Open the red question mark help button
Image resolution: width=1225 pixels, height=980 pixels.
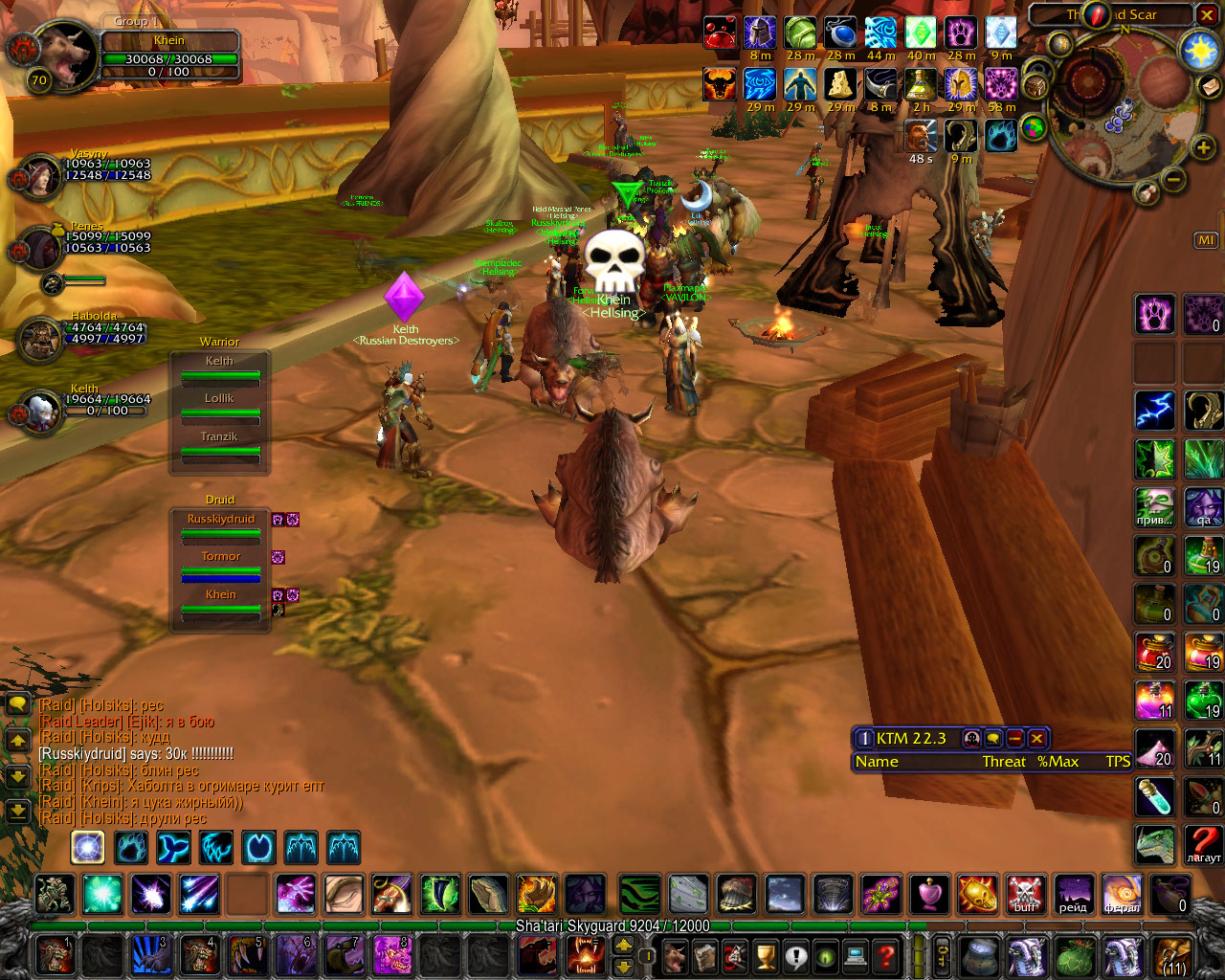pyautogui.click(x=886, y=955)
